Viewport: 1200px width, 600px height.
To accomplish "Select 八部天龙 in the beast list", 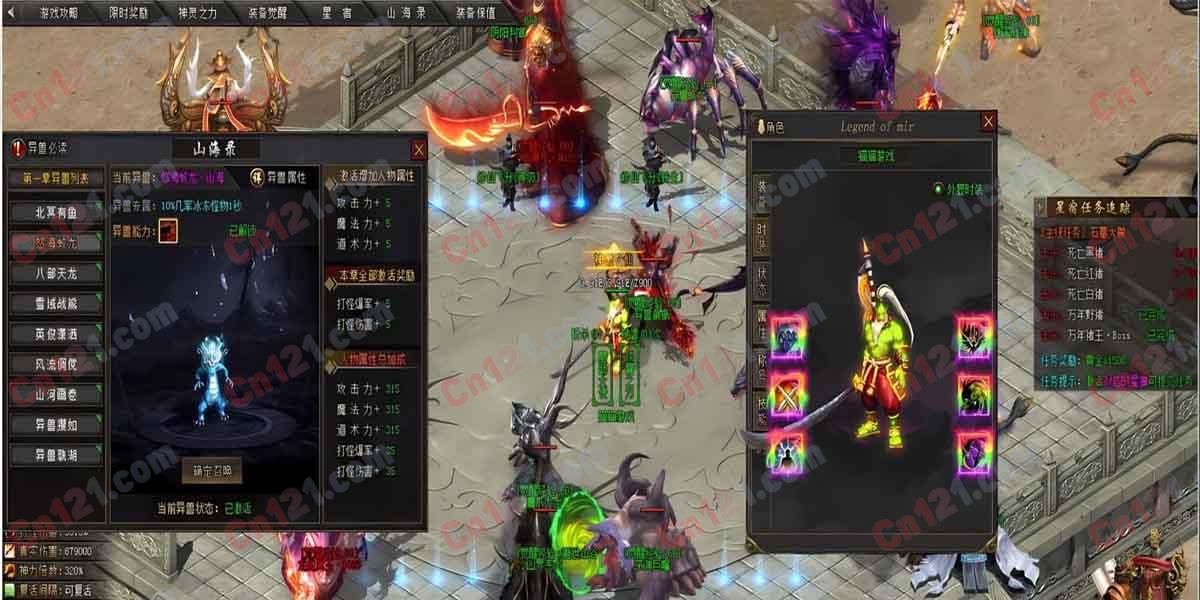I will (x=54, y=273).
